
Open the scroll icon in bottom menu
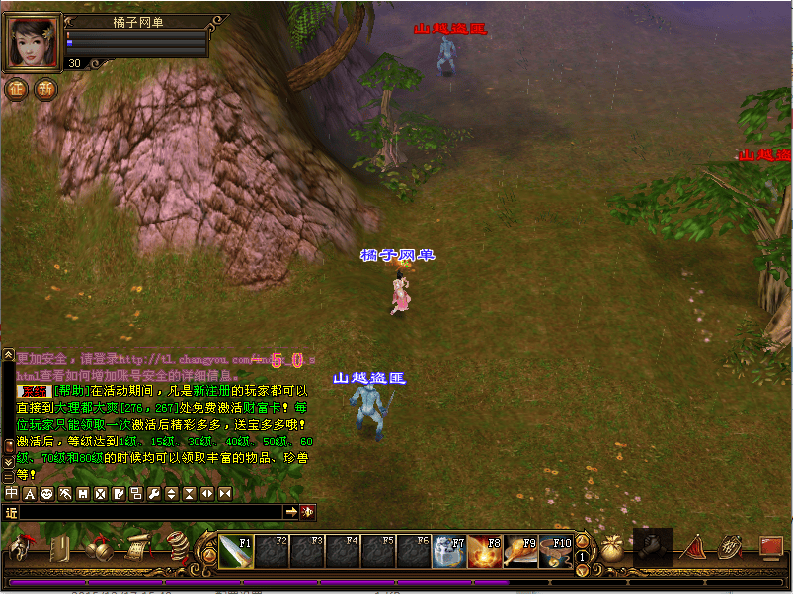tap(138, 549)
